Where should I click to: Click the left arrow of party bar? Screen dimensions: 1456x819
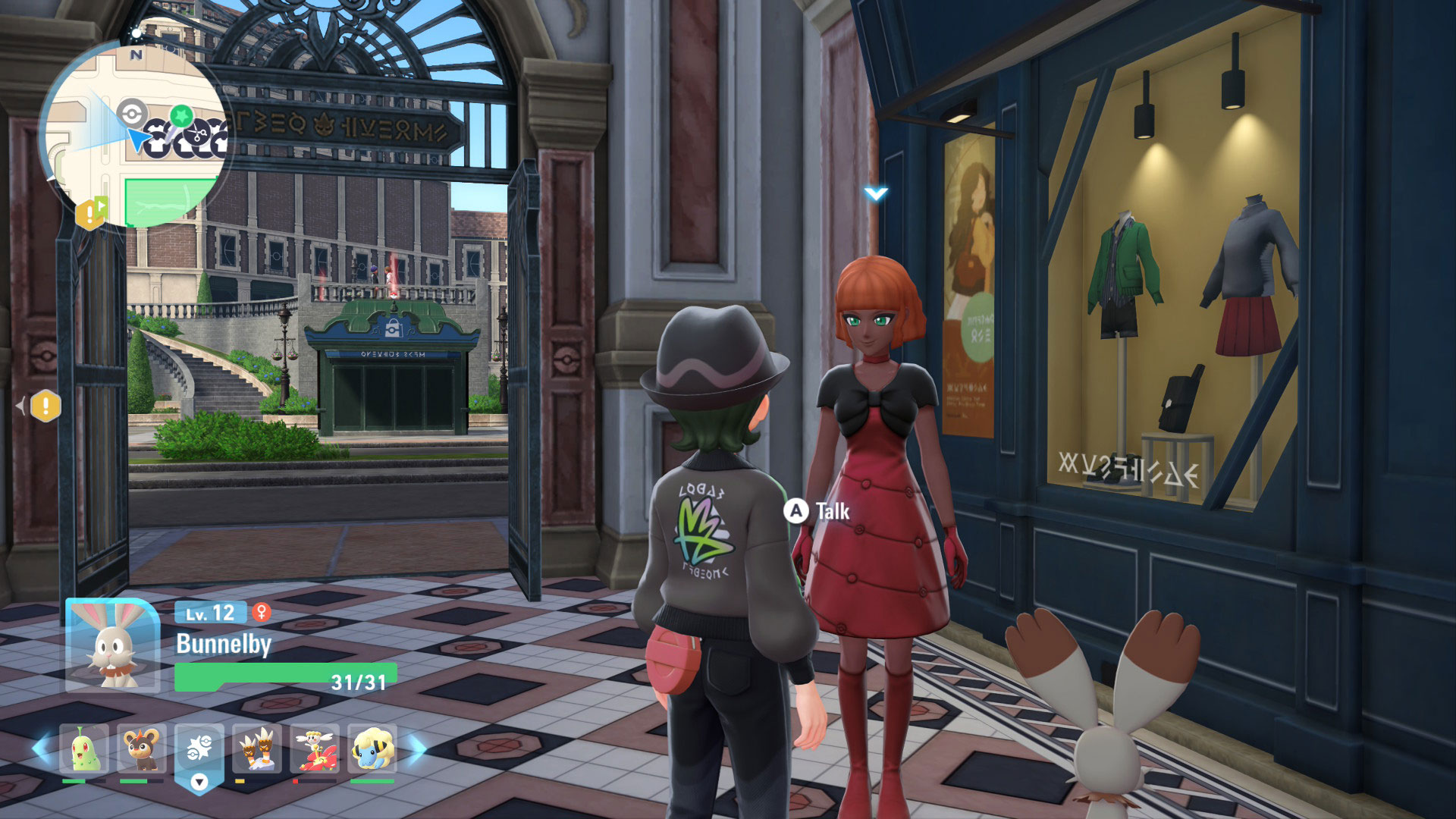[42, 748]
